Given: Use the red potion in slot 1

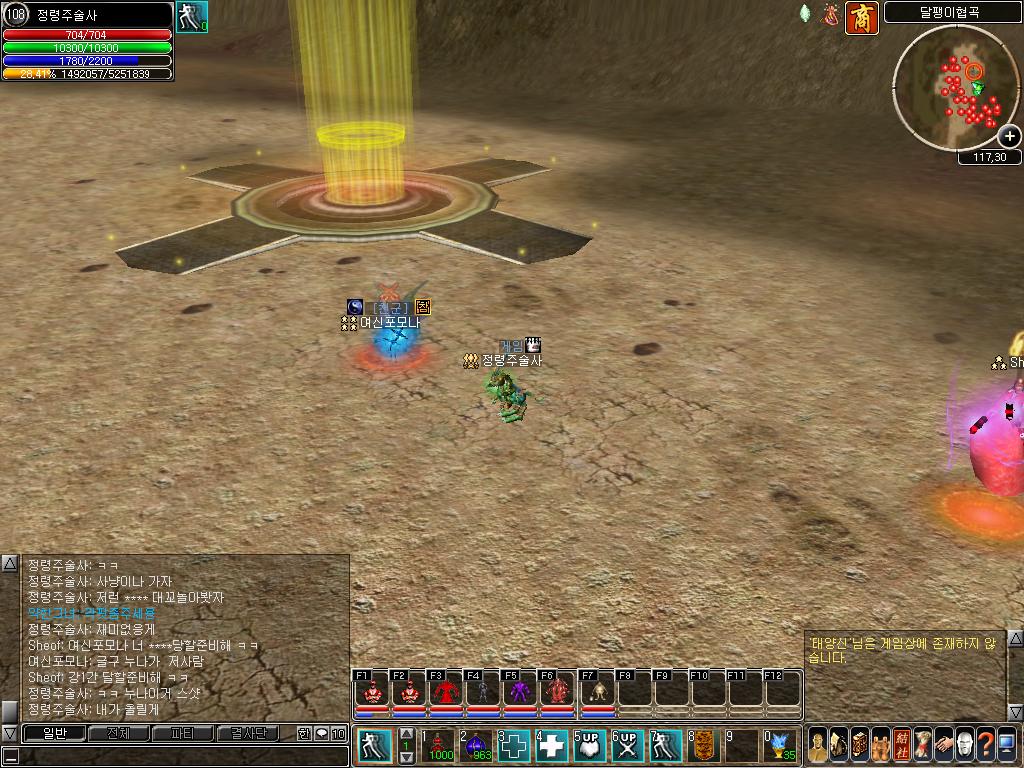Looking at the screenshot, I should 441,746.
